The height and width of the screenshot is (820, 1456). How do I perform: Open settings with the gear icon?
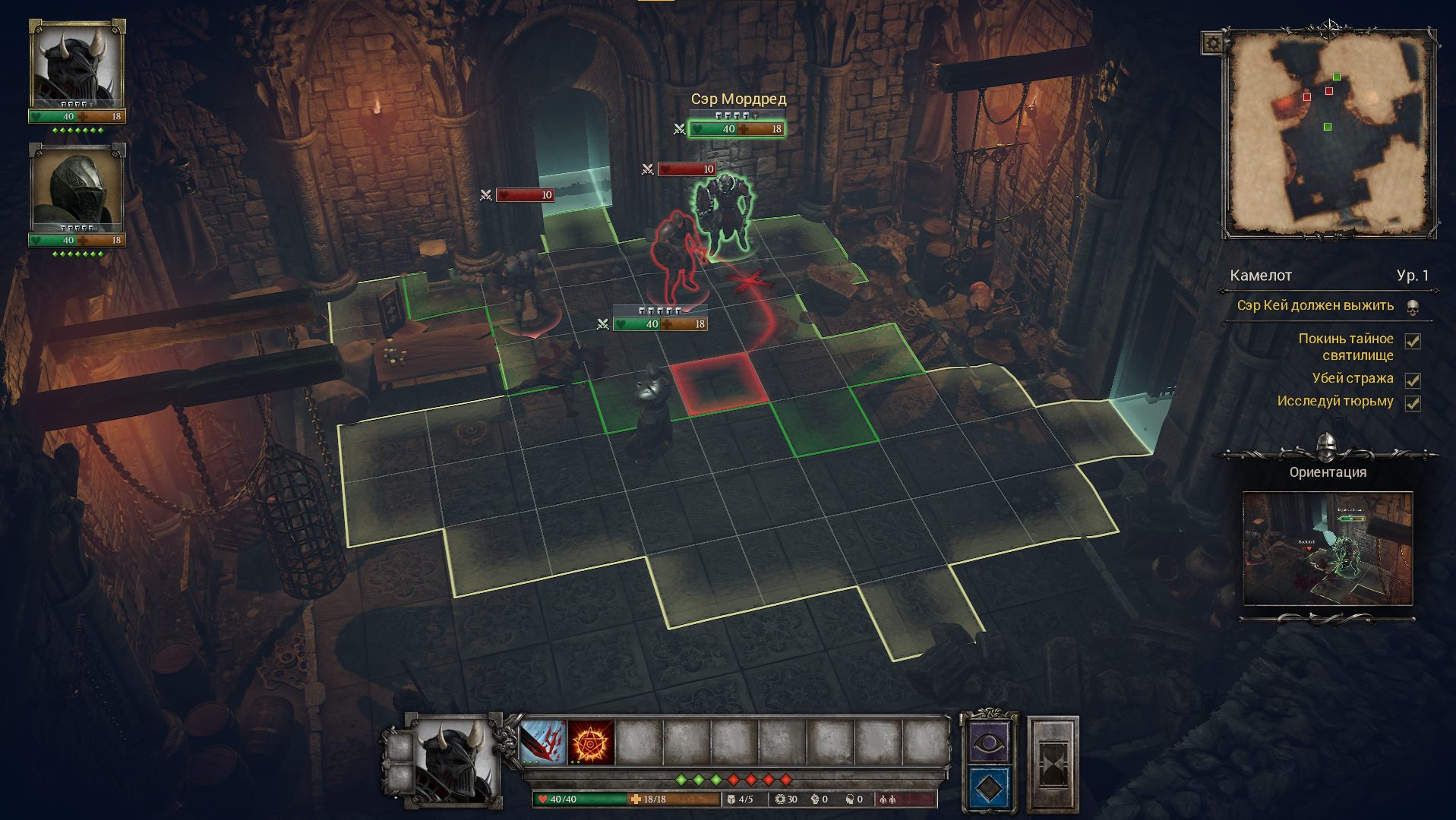[1212, 43]
